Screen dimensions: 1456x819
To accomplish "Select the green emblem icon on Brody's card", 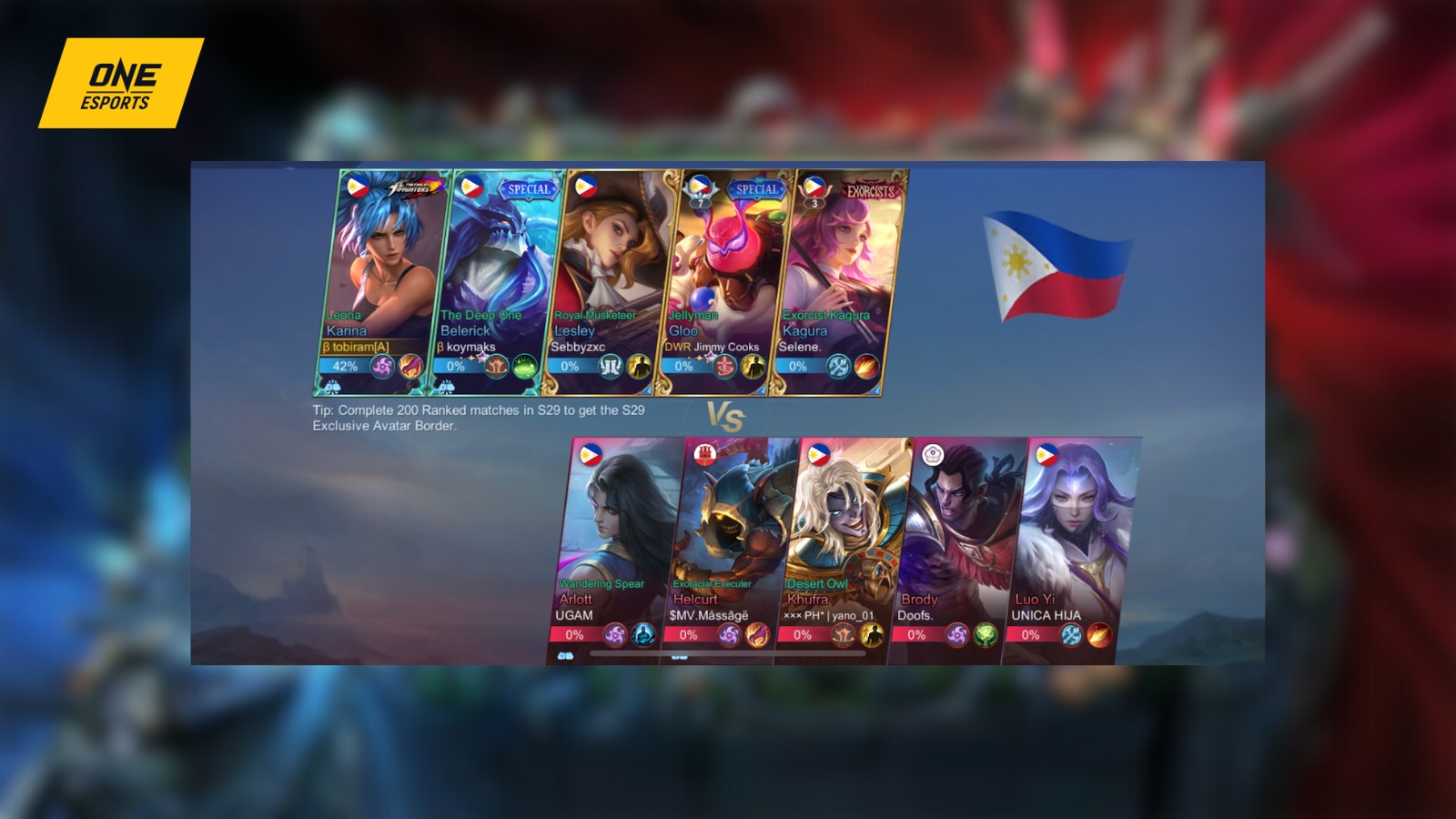I will tap(985, 635).
